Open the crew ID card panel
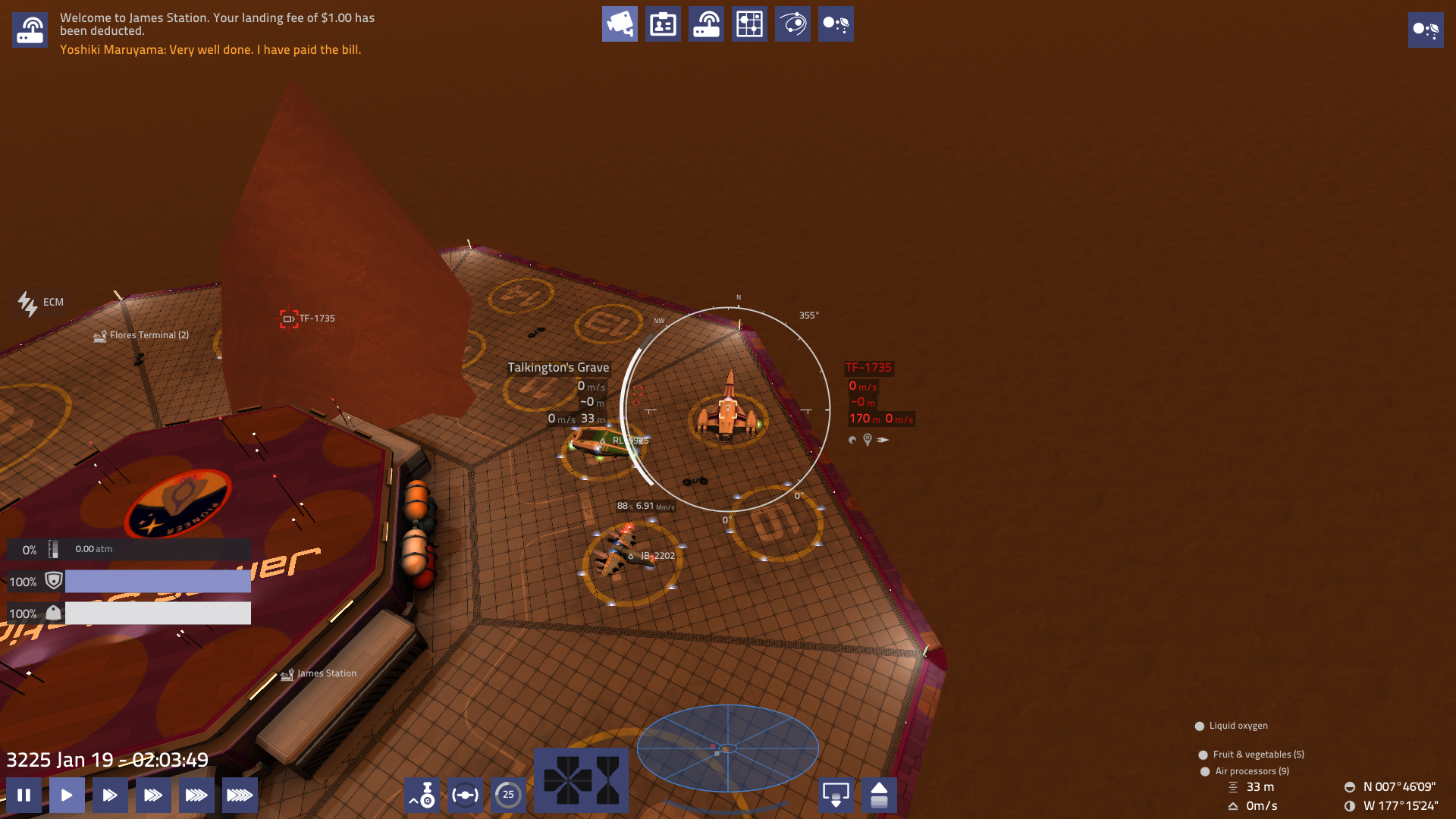This screenshot has height=819, width=1456. 663,24
